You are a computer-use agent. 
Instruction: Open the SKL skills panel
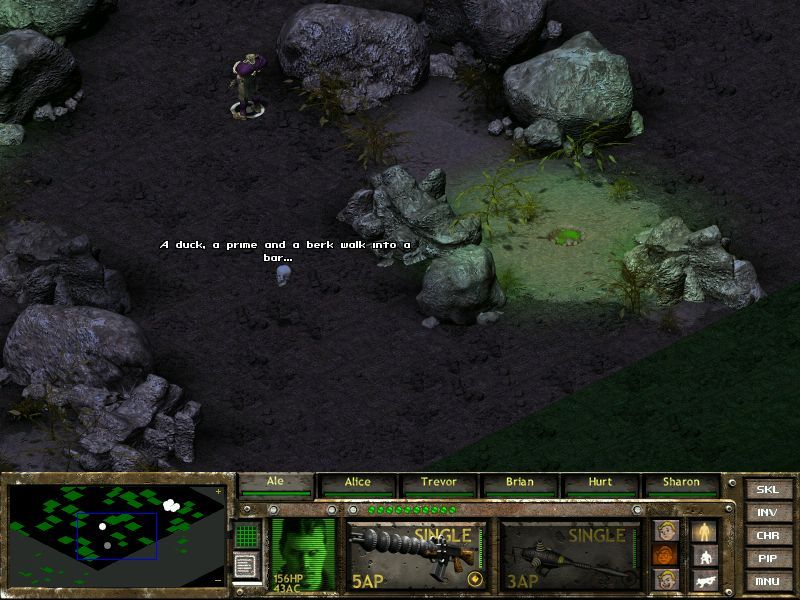pyautogui.click(x=767, y=489)
